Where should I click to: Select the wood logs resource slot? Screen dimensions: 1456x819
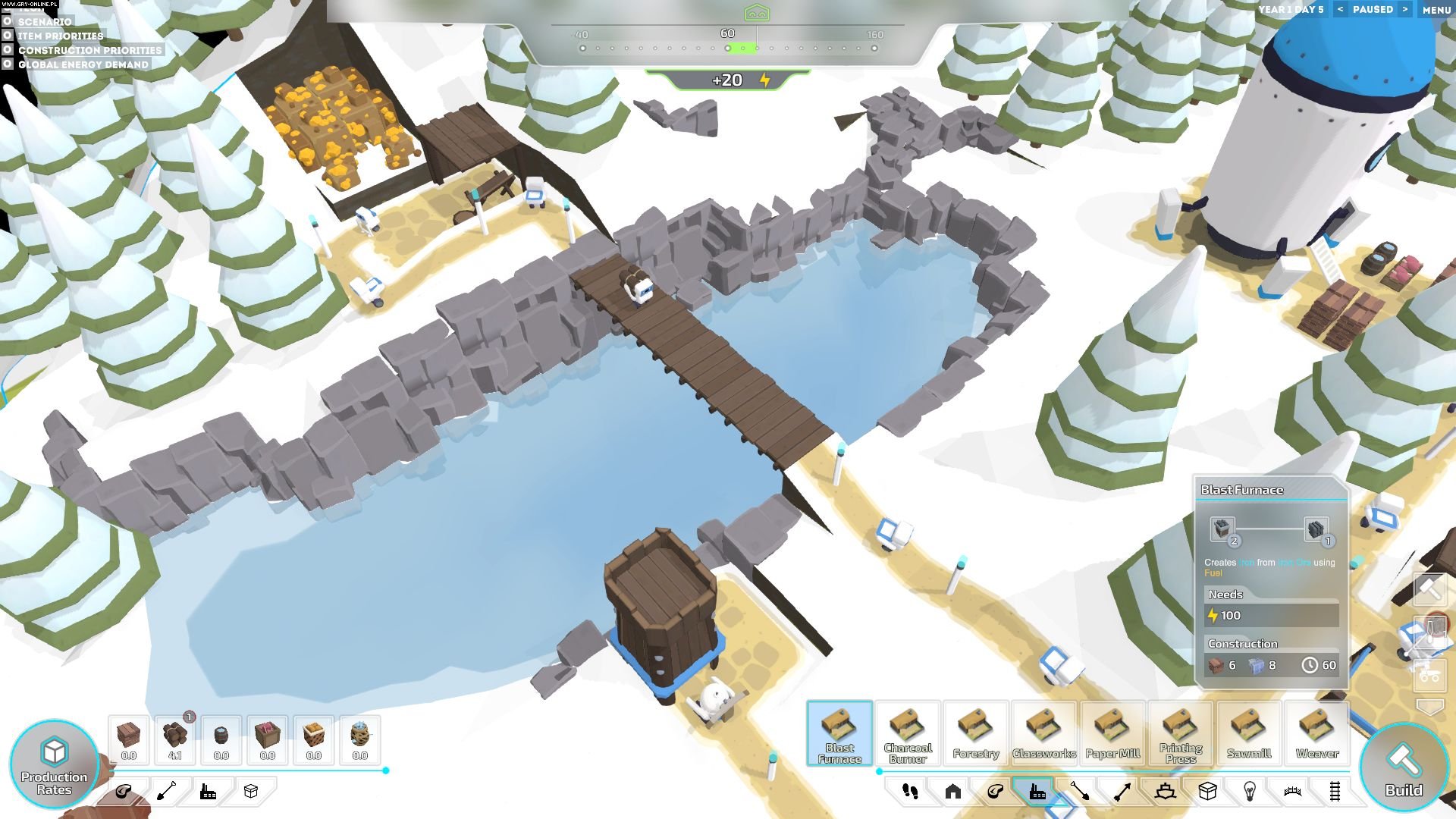coord(175,739)
